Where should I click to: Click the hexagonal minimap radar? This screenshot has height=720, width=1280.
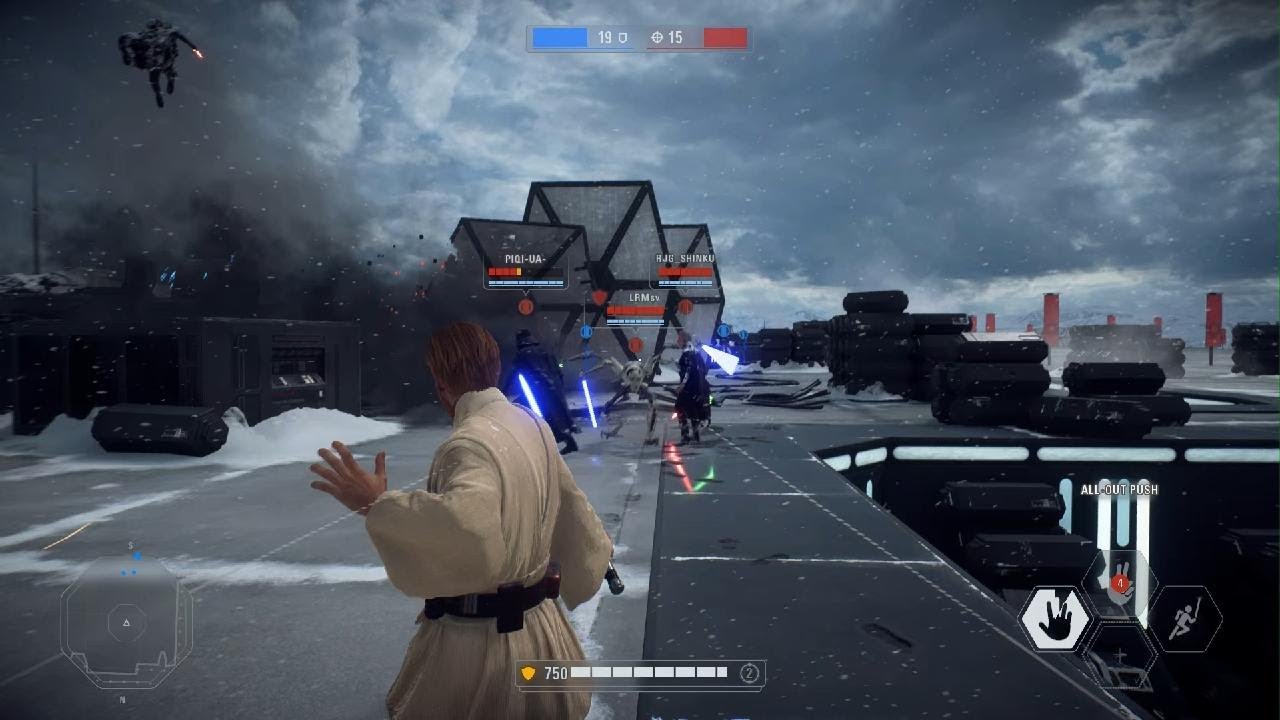tap(126, 622)
